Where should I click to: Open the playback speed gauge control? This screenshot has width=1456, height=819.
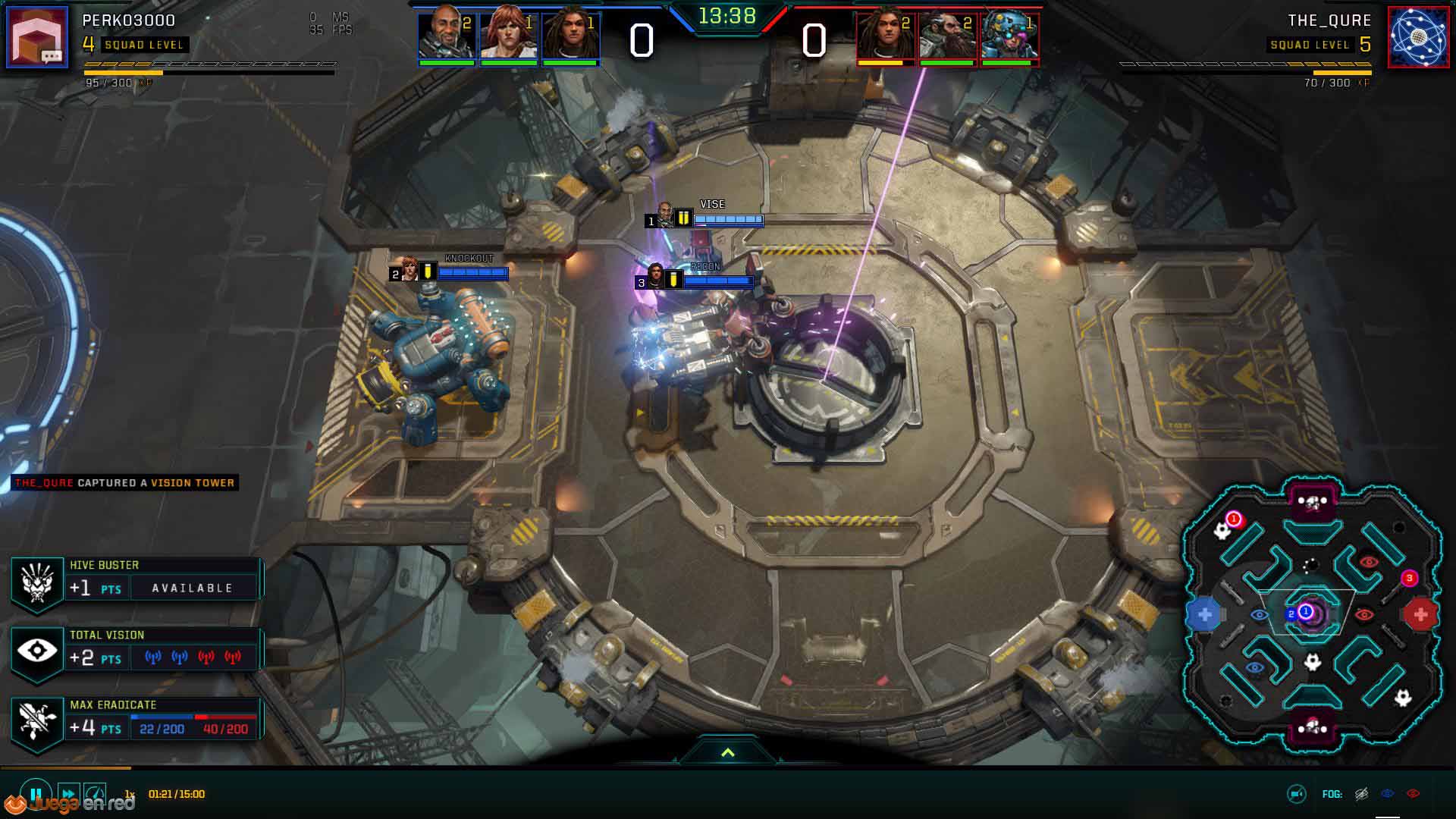[95, 794]
